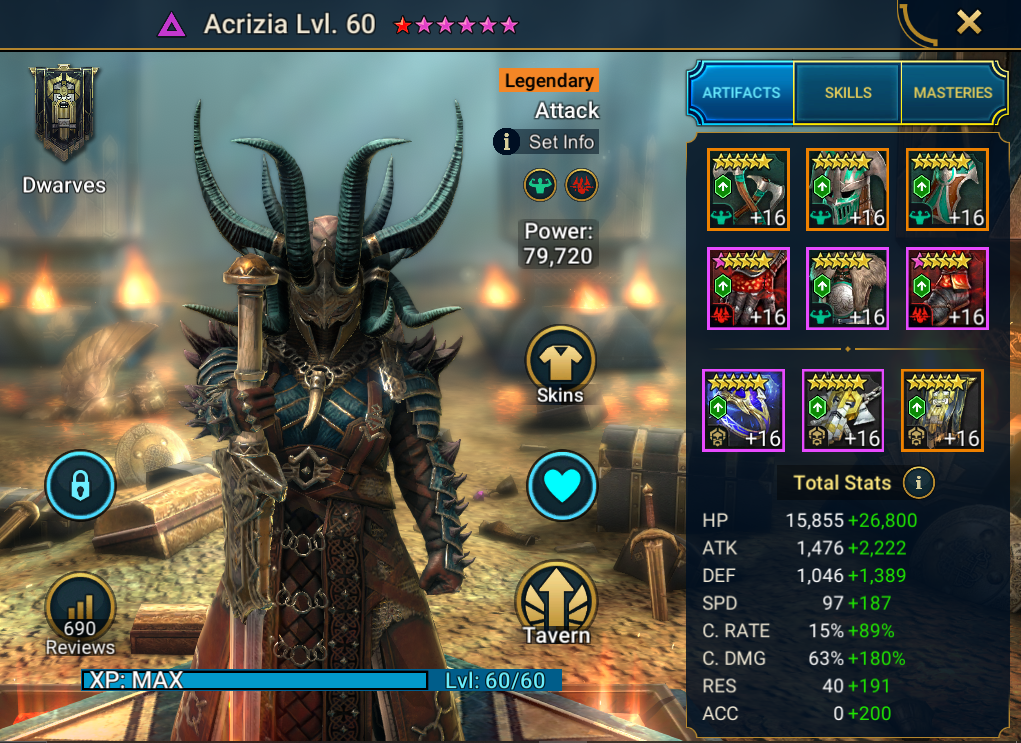The width and height of the screenshot is (1021, 743).
Task: Go to the Tavern
Action: 557,606
